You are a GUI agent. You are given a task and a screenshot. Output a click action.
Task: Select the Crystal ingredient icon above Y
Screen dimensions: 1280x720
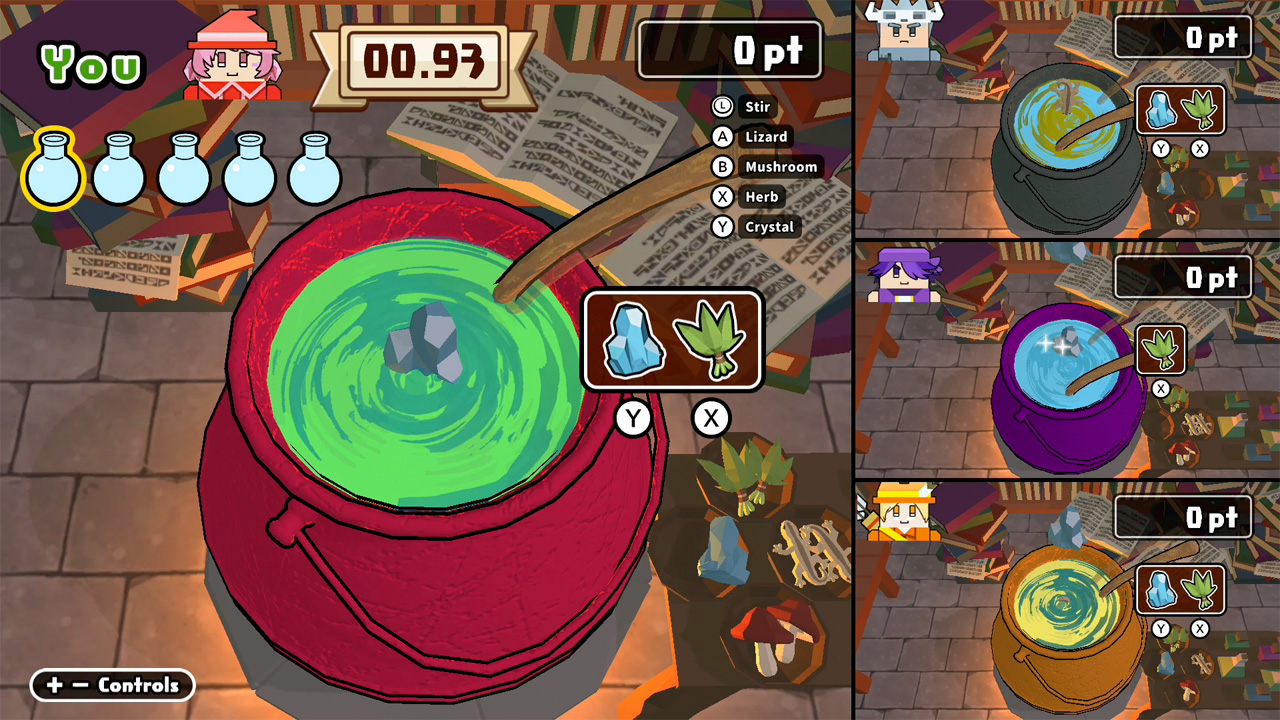(x=637, y=341)
